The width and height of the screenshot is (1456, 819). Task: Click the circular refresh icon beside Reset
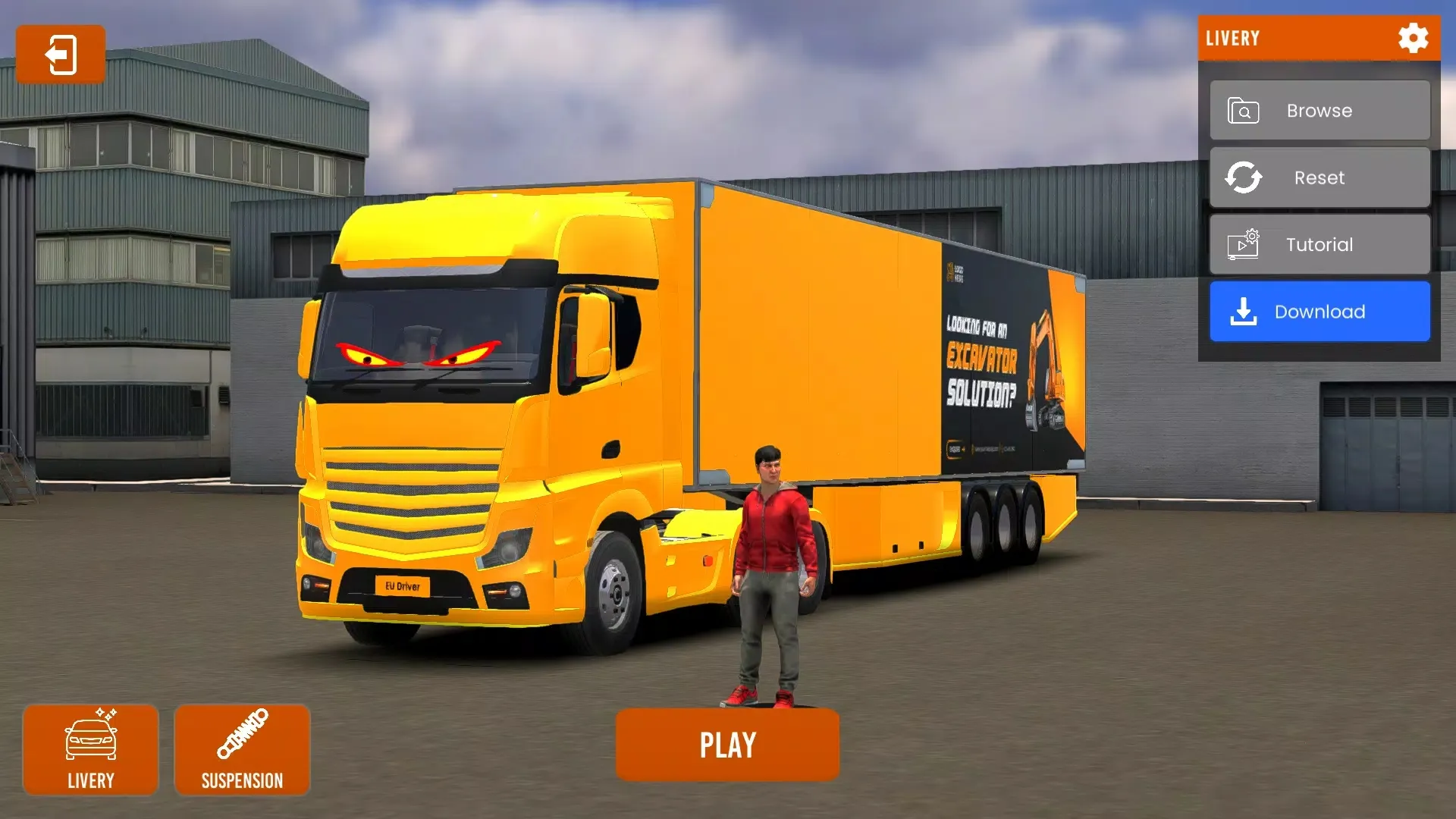pyautogui.click(x=1242, y=177)
